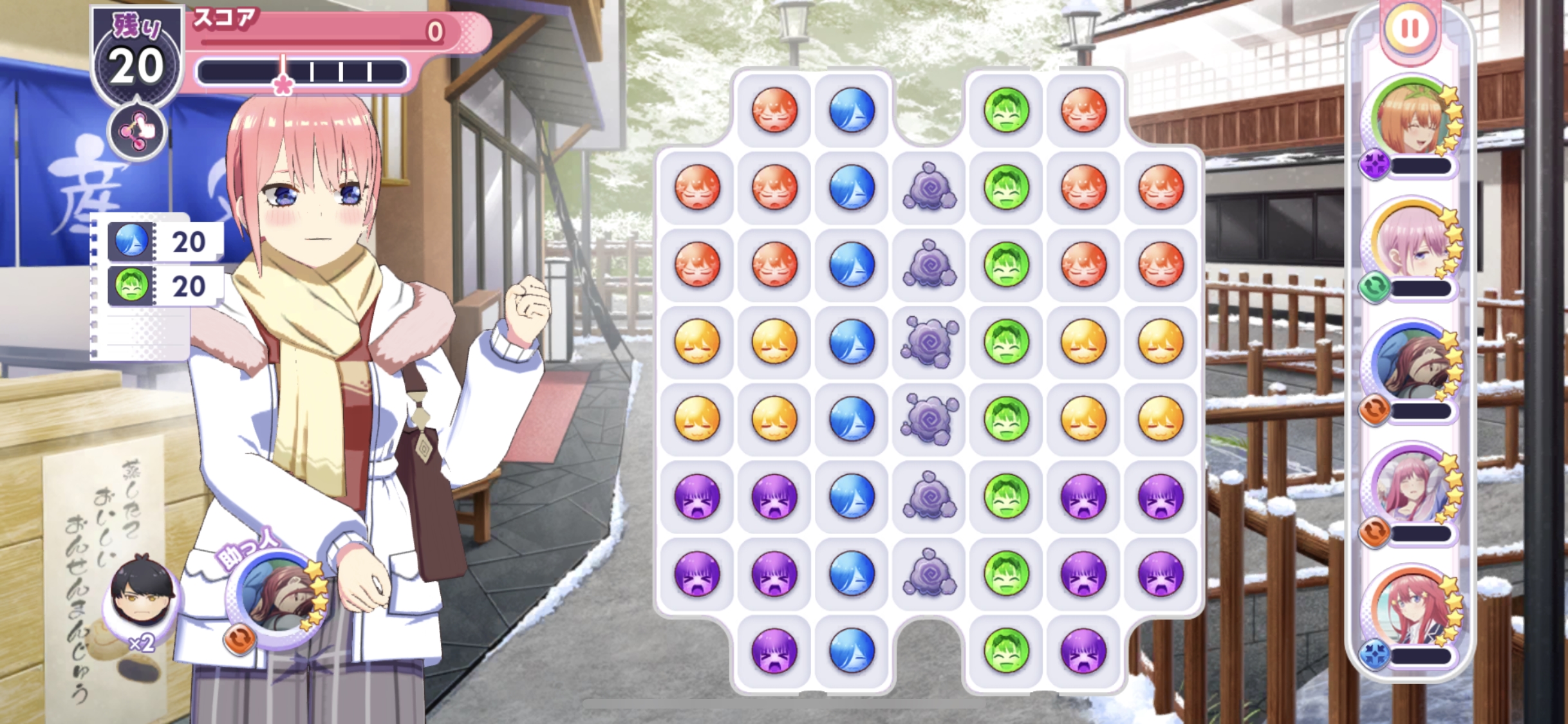The height and width of the screenshot is (724, 1568).
Task: Tap the blue piece in the bottom board row
Action: [852, 651]
